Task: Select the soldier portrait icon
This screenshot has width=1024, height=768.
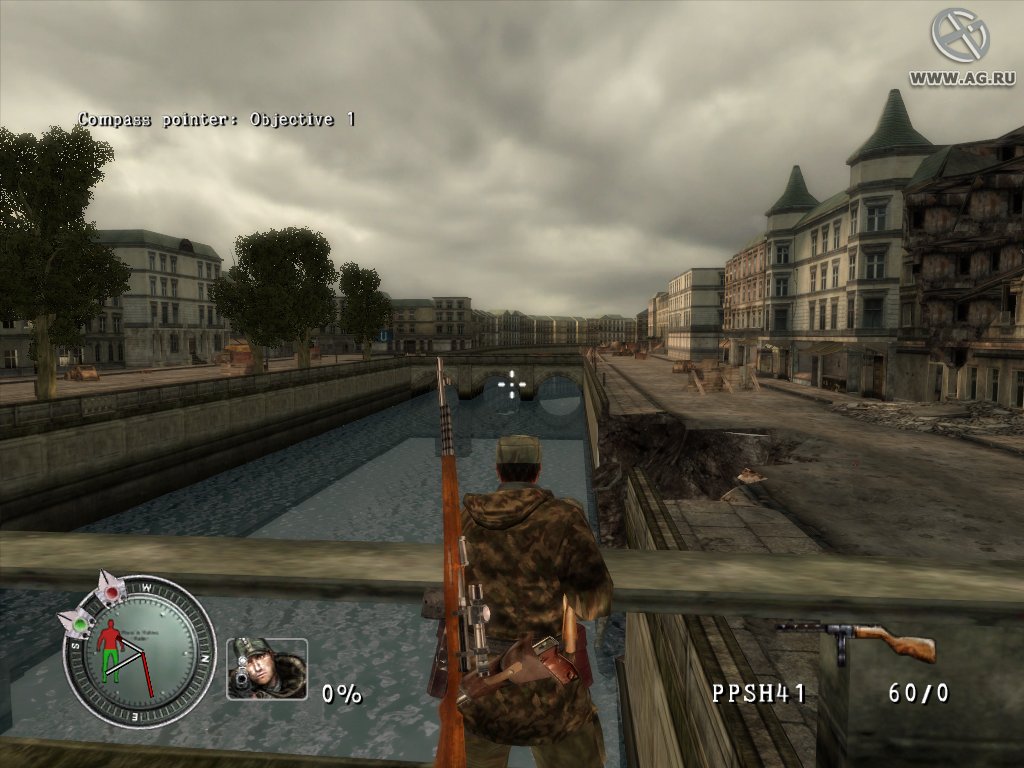Action: 266,668
